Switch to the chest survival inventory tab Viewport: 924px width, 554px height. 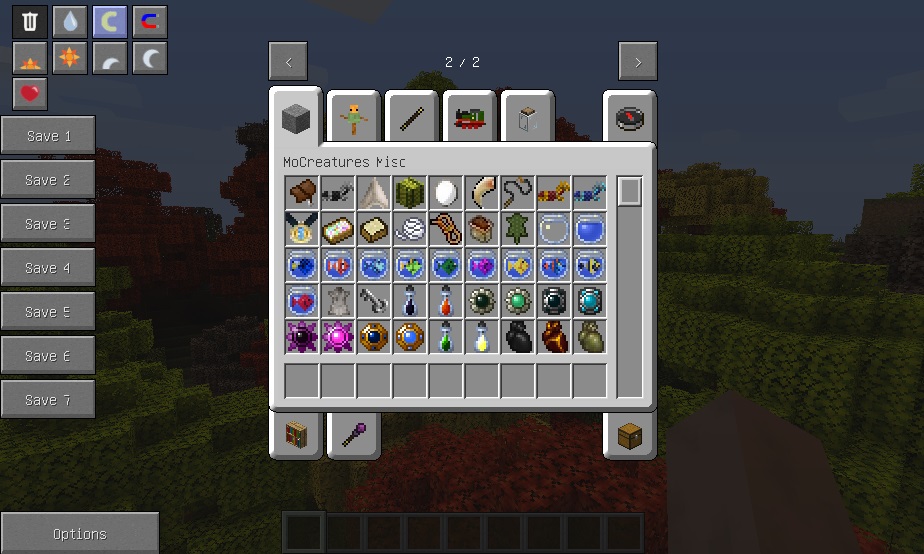(630, 436)
